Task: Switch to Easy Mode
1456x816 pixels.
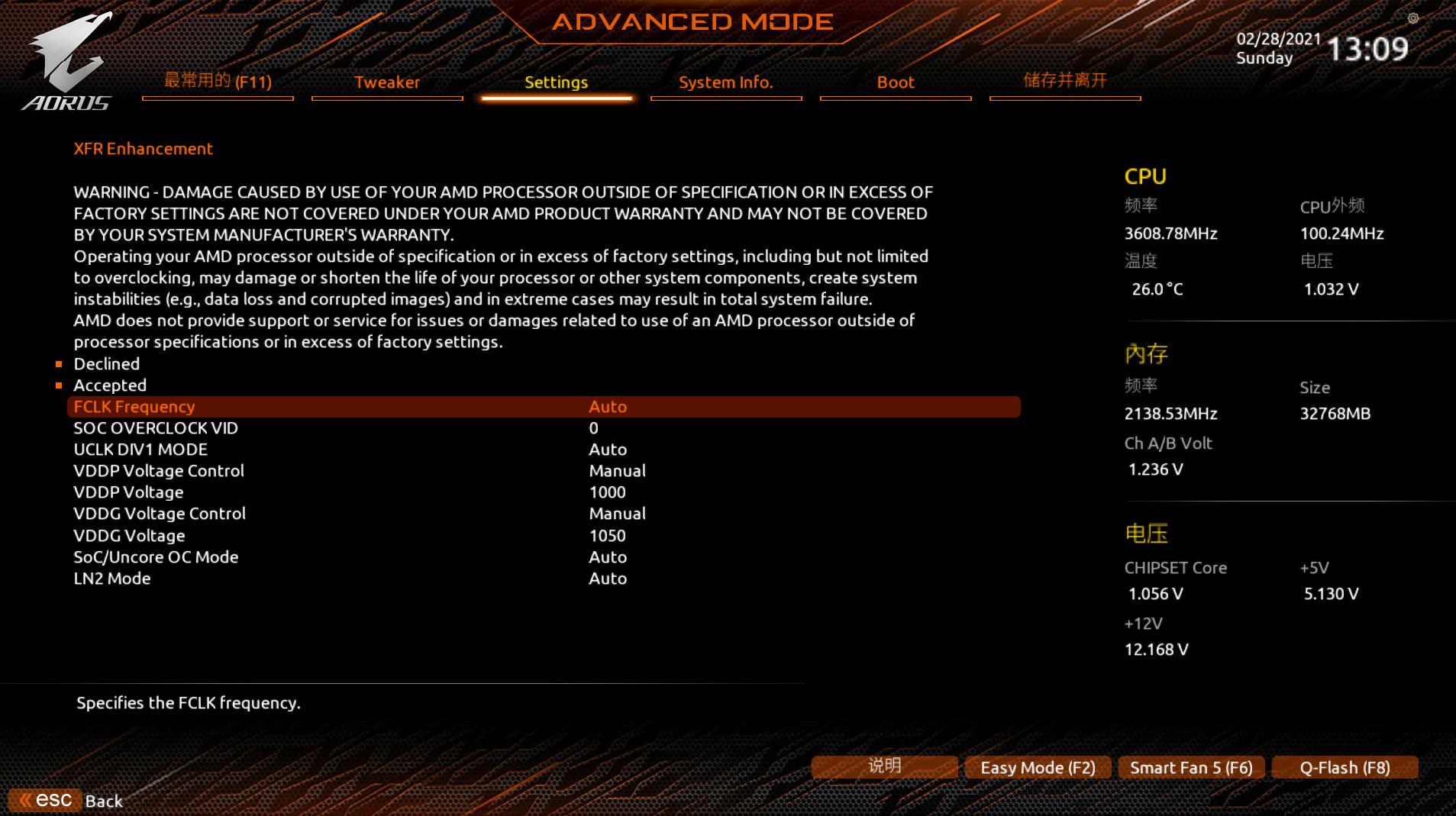Action: tap(1037, 768)
